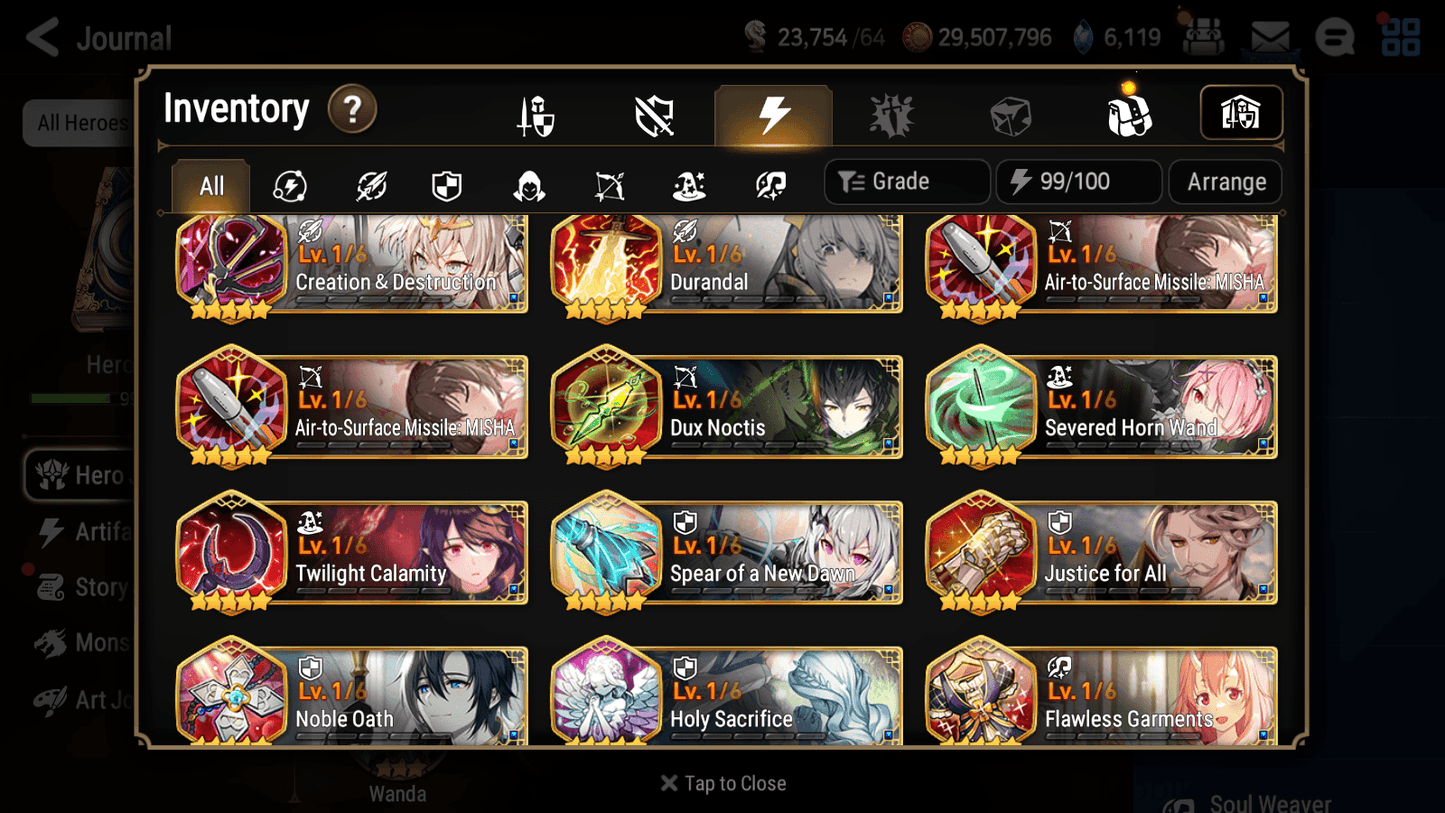Filter artifacts by the Knight class icon
The height and width of the screenshot is (813, 1445).
tap(446, 183)
